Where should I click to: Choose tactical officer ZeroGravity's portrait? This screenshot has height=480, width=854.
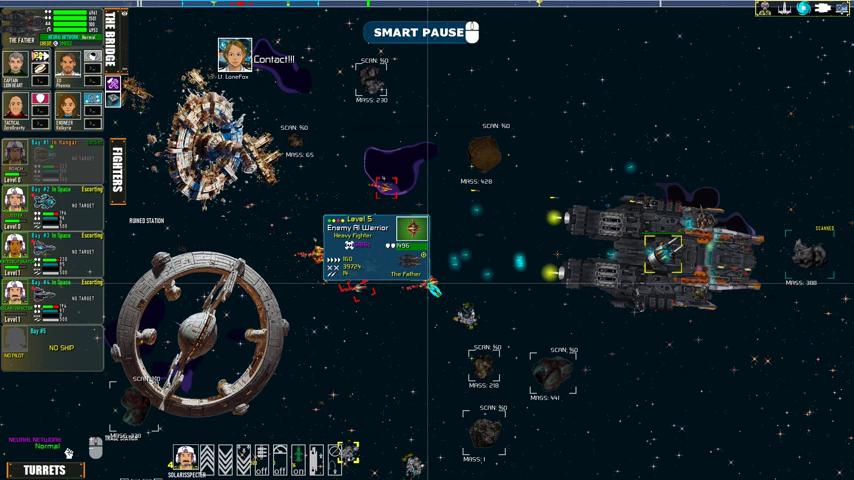pyautogui.click(x=15, y=106)
